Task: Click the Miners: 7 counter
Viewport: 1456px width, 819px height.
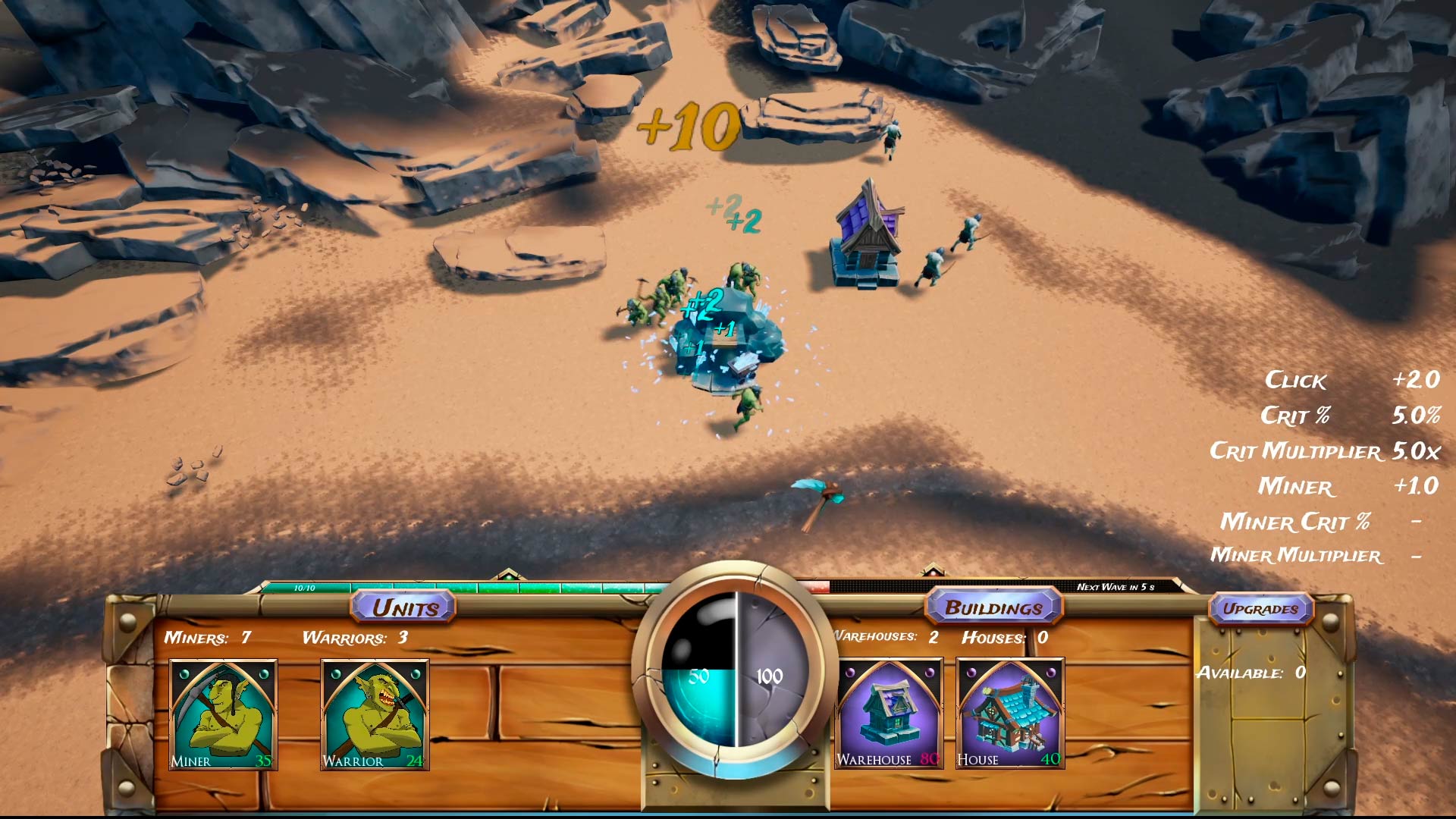Action: (x=209, y=639)
